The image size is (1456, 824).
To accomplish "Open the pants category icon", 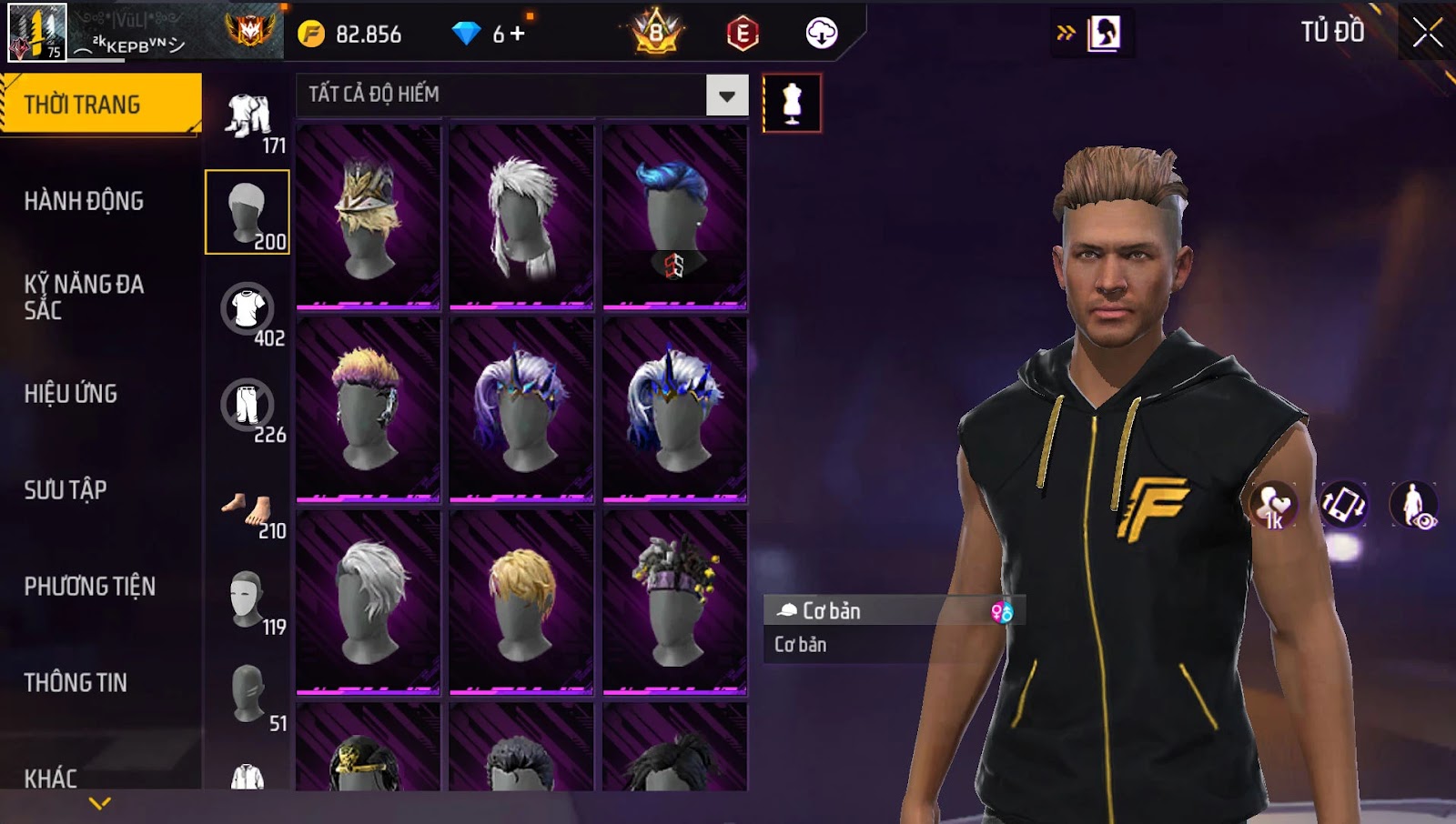I will [248, 406].
